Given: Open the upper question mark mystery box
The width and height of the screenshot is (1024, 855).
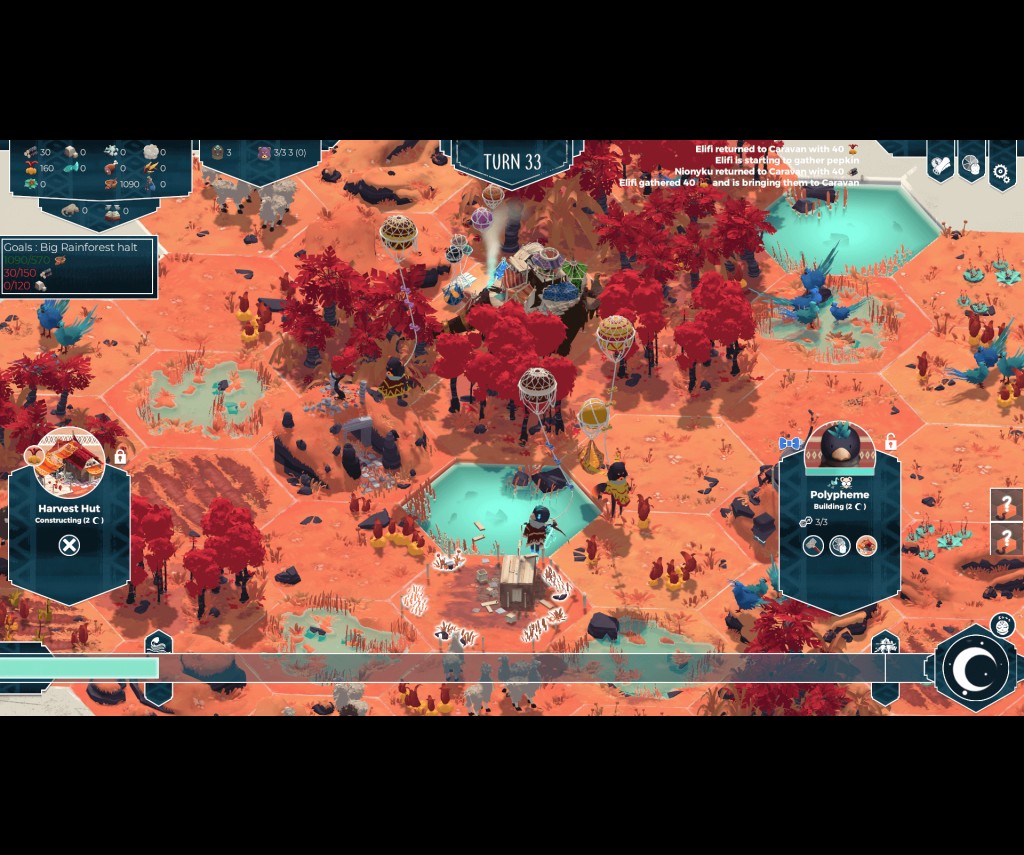Looking at the screenshot, I should click(1006, 505).
